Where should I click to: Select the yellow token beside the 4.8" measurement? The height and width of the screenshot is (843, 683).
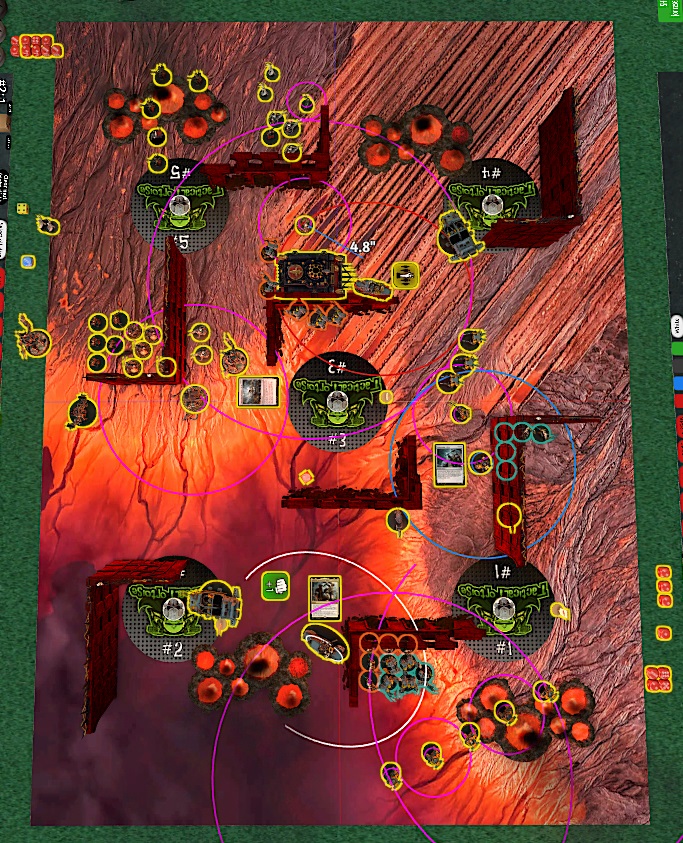[405, 275]
